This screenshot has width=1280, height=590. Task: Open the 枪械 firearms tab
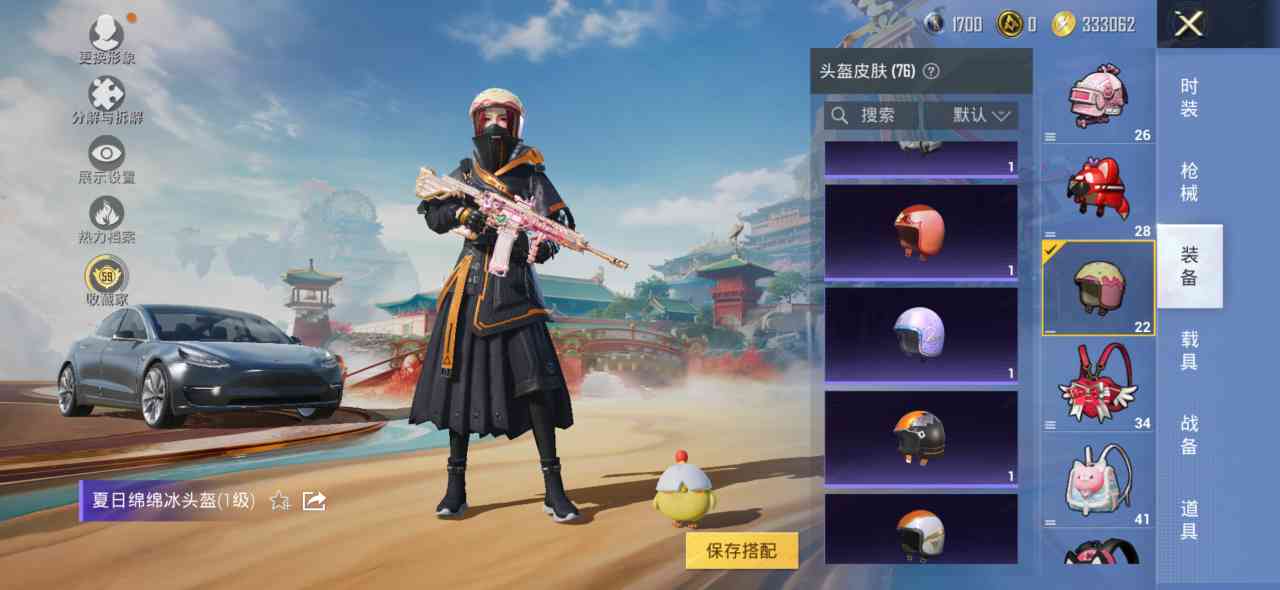(x=1189, y=182)
